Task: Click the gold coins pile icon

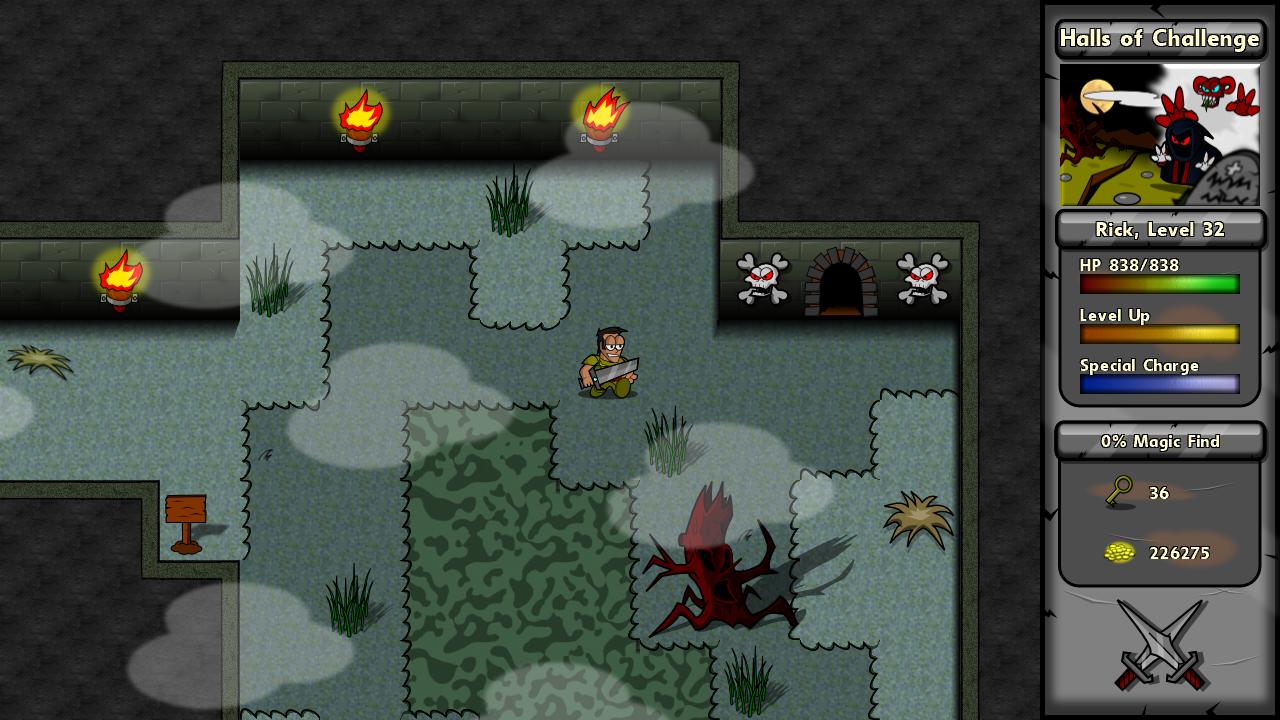Action: point(1119,552)
